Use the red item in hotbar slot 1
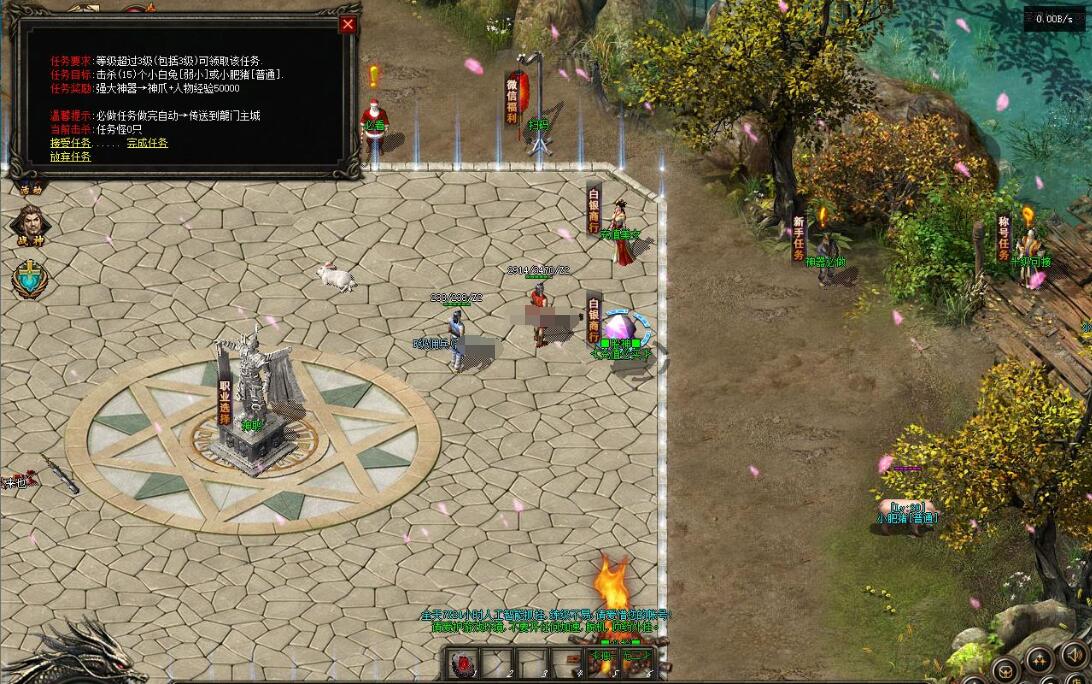1092x684 pixels. point(463,664)
